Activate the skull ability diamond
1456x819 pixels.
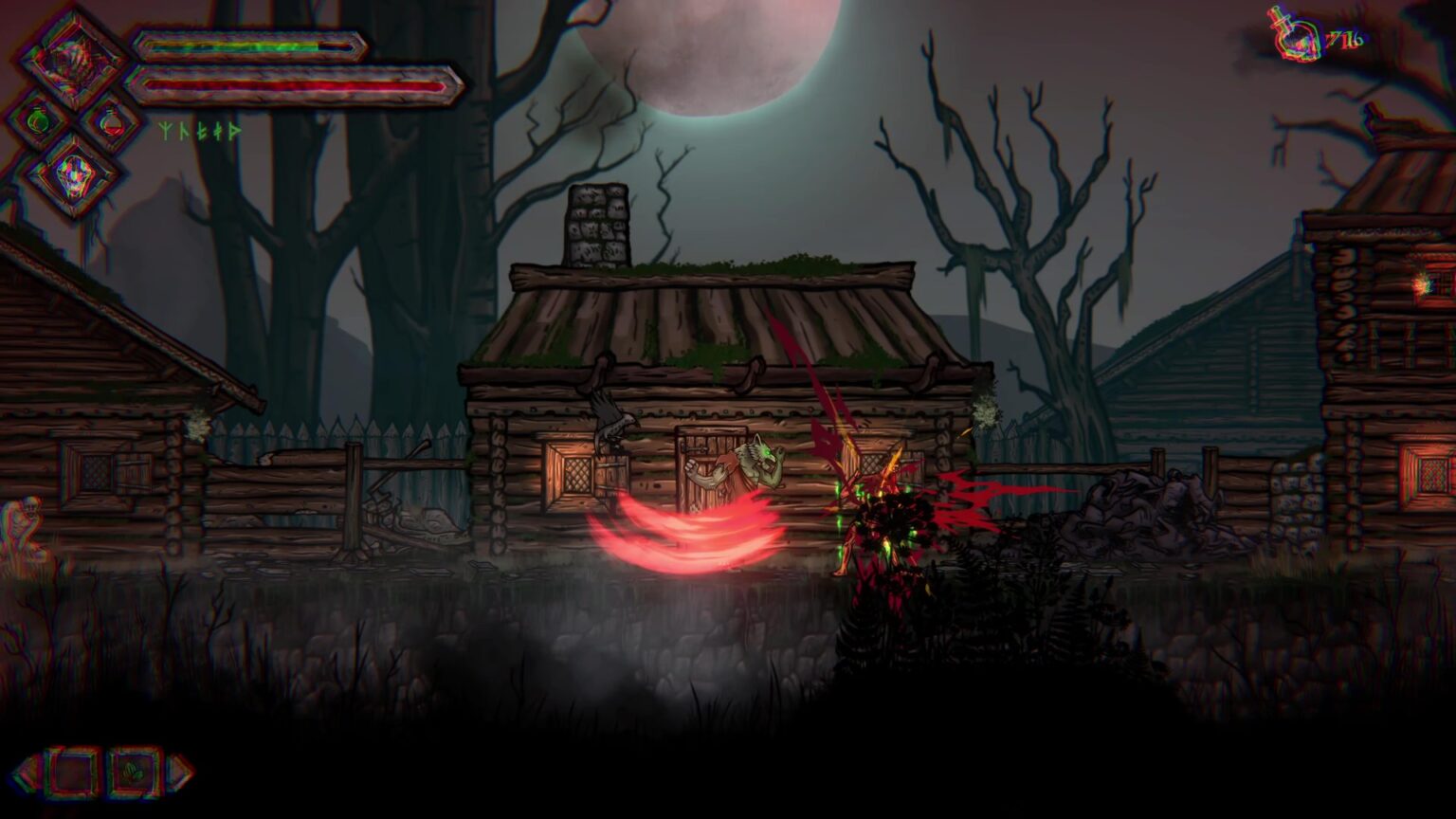[x=74, y=174]
